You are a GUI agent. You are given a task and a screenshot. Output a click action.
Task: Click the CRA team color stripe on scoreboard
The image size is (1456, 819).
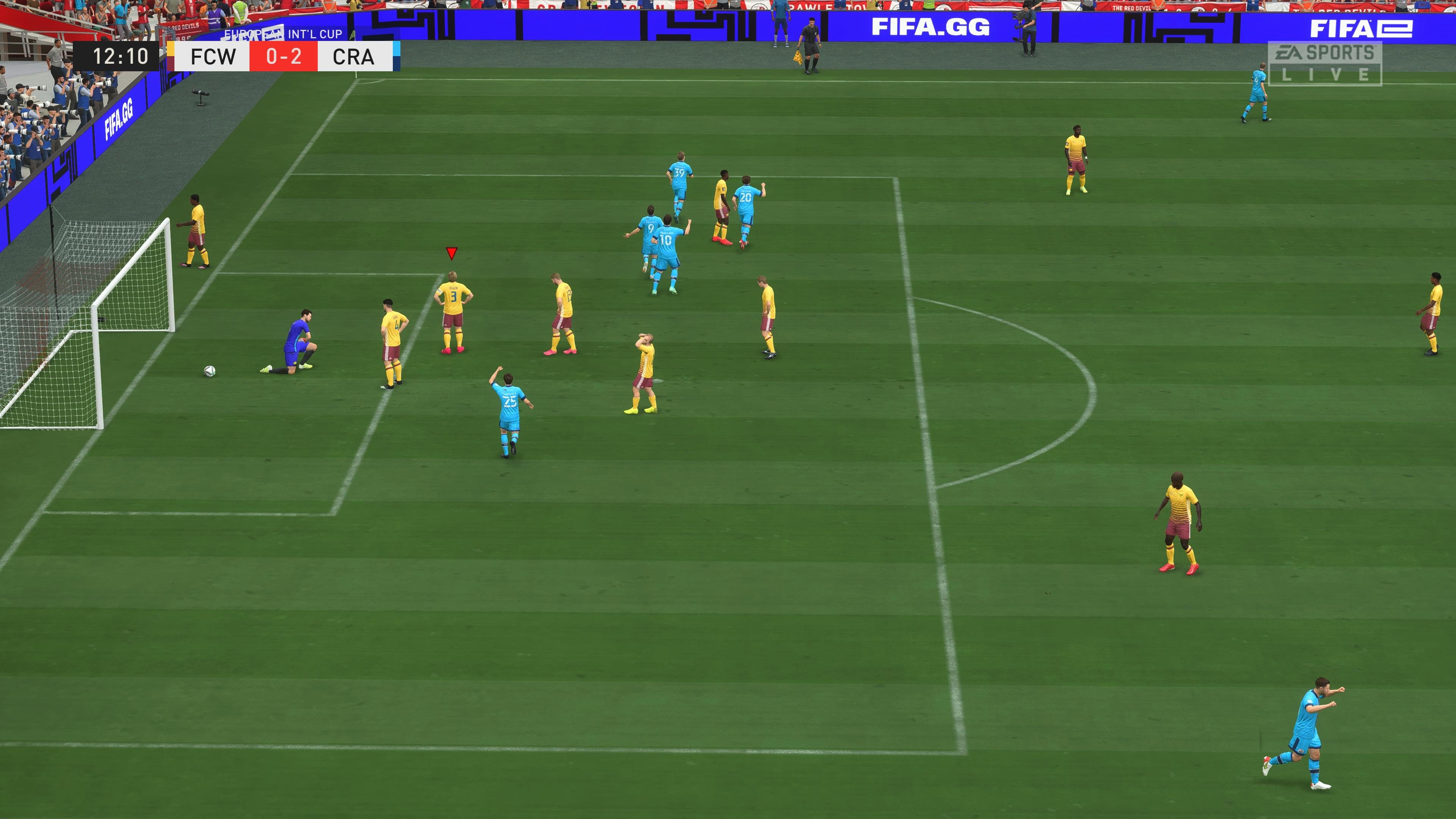pos(397,56)
